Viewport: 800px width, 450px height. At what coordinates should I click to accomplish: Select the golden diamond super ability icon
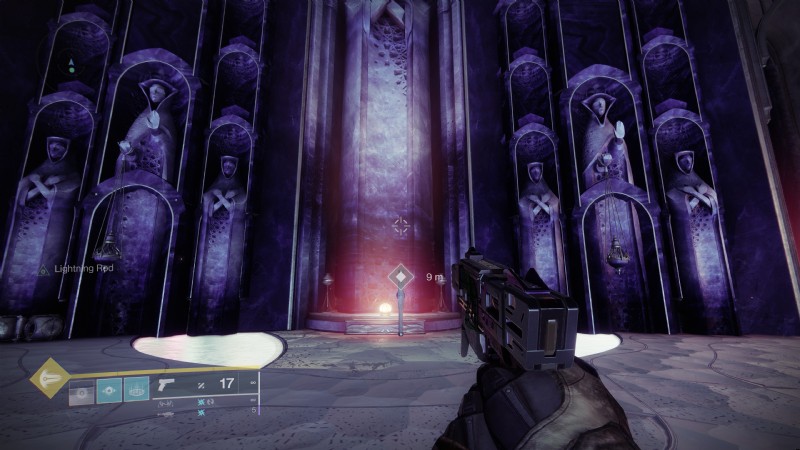click(x=49, y=378)
